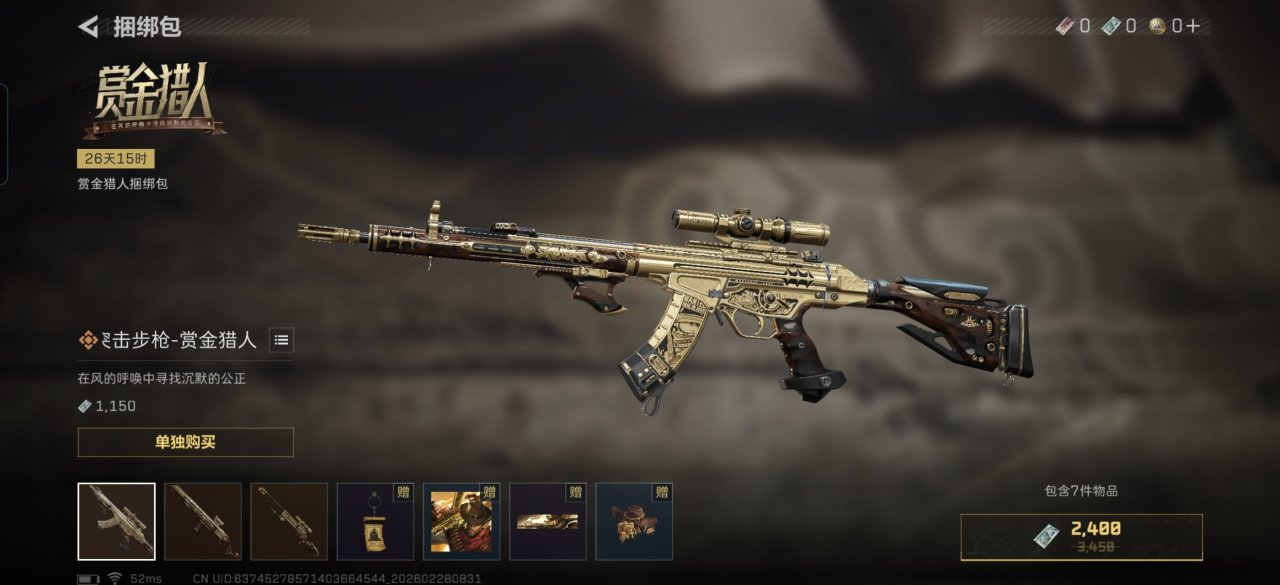Show the cowboy hat emblem item
This screenshot has width=1280, height=585.
tap(634, 521)
